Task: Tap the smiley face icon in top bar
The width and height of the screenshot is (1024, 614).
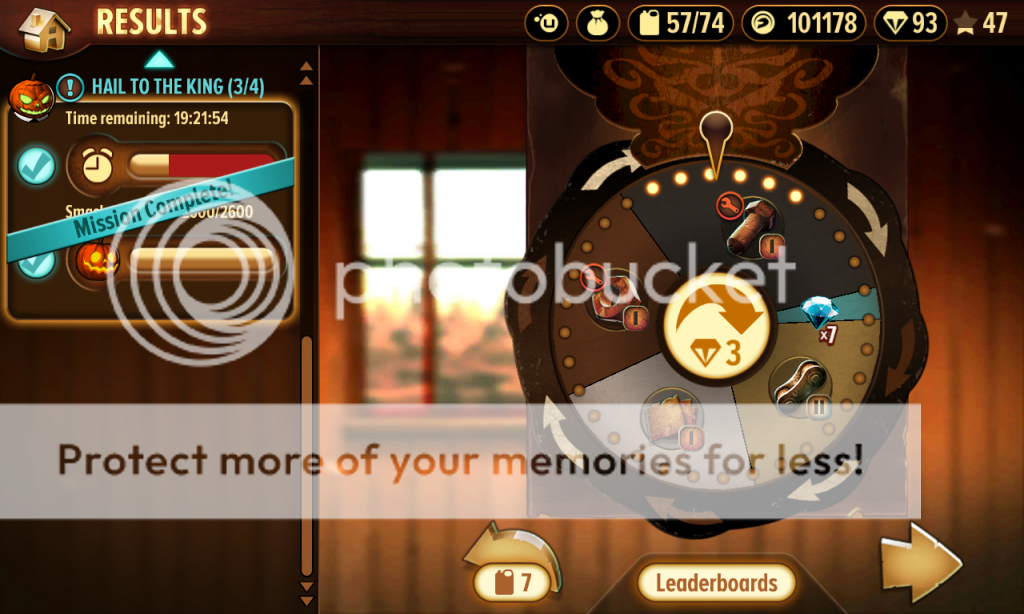Action: 546,23
